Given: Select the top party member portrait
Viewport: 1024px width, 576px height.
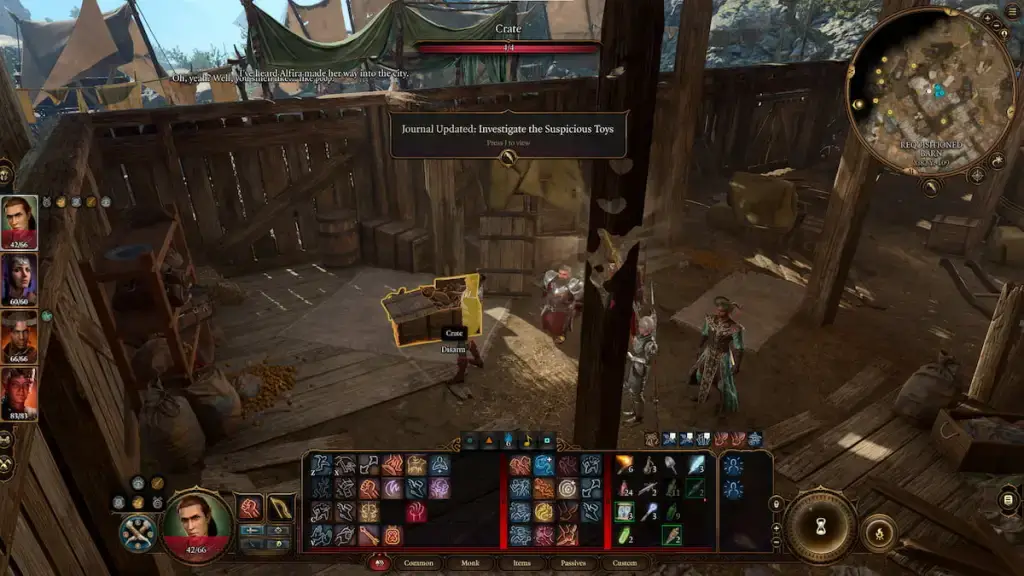Looking at the screenshot, I should [x=19, y=221].
